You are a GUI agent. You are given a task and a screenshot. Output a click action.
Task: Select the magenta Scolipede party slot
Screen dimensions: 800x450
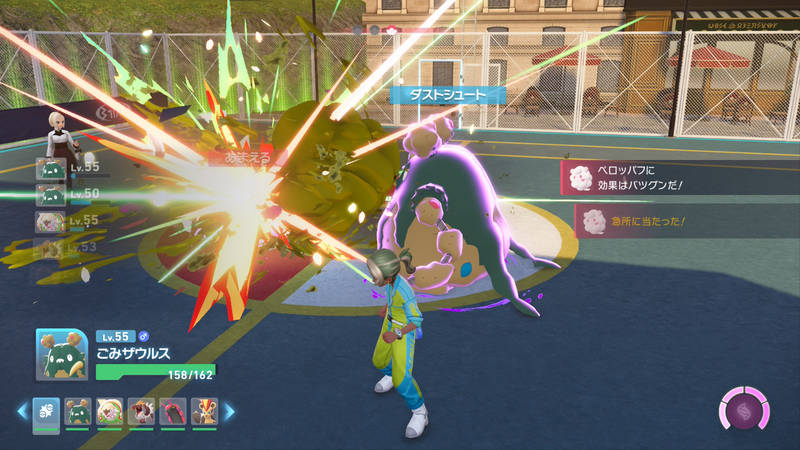(171, 410)
